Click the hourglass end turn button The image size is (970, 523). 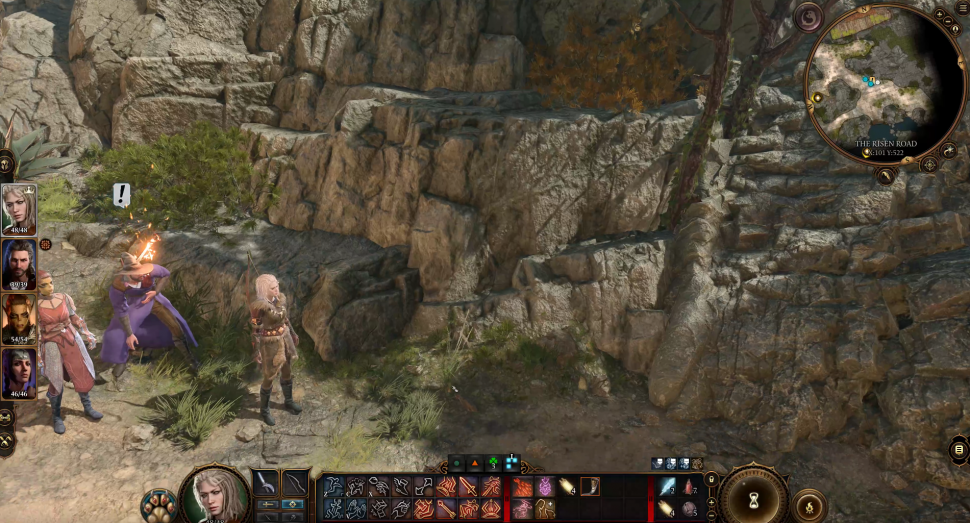[x=753, y=497]
